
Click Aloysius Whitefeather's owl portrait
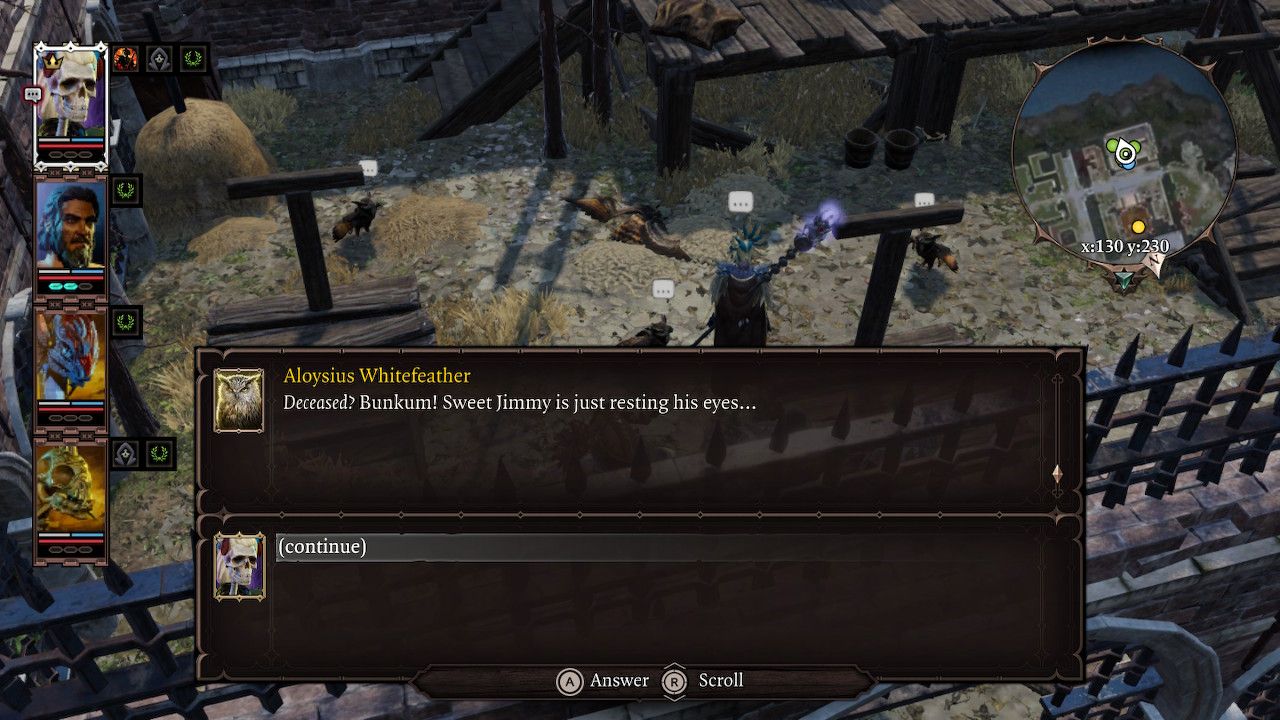click(x=239, y=400)
